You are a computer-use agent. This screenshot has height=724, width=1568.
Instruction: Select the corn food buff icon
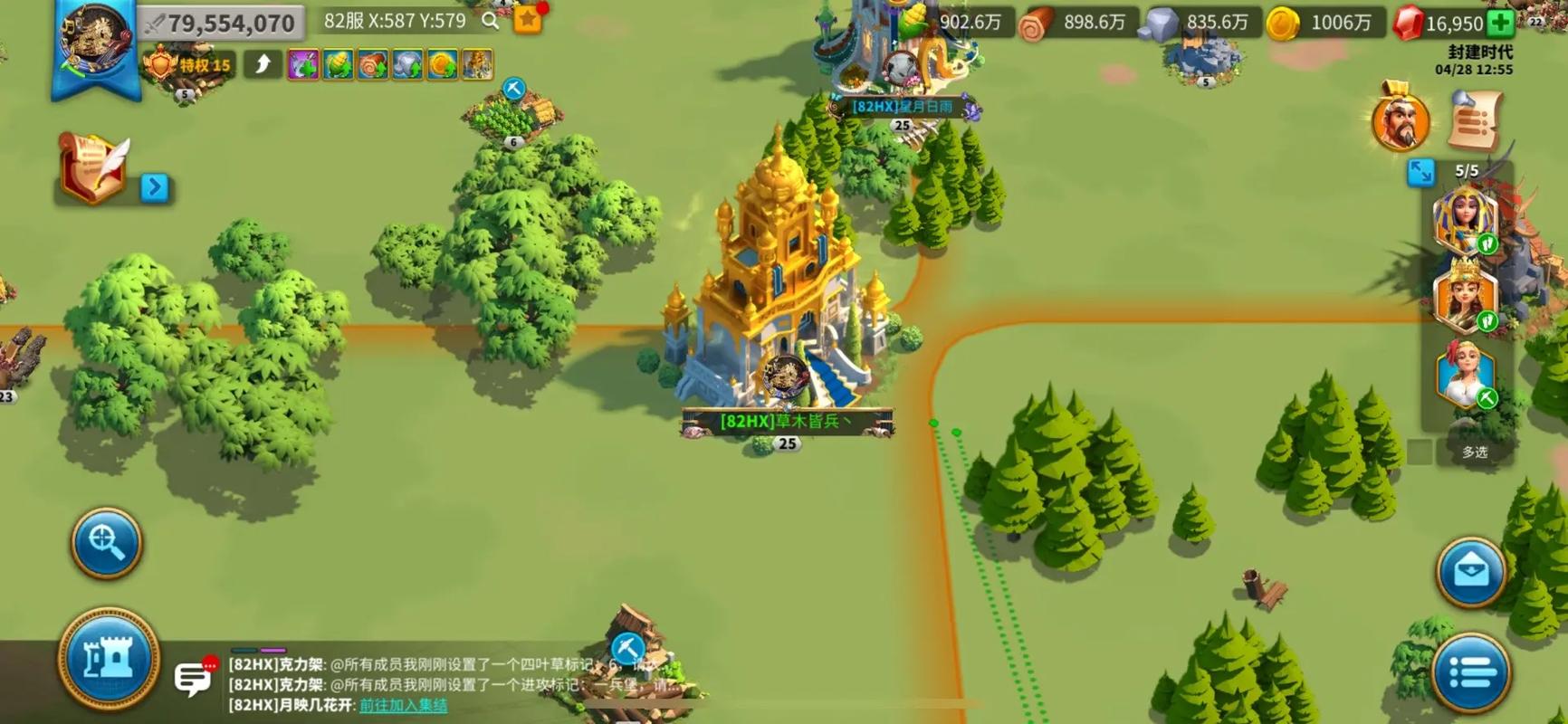coord(338,65)
